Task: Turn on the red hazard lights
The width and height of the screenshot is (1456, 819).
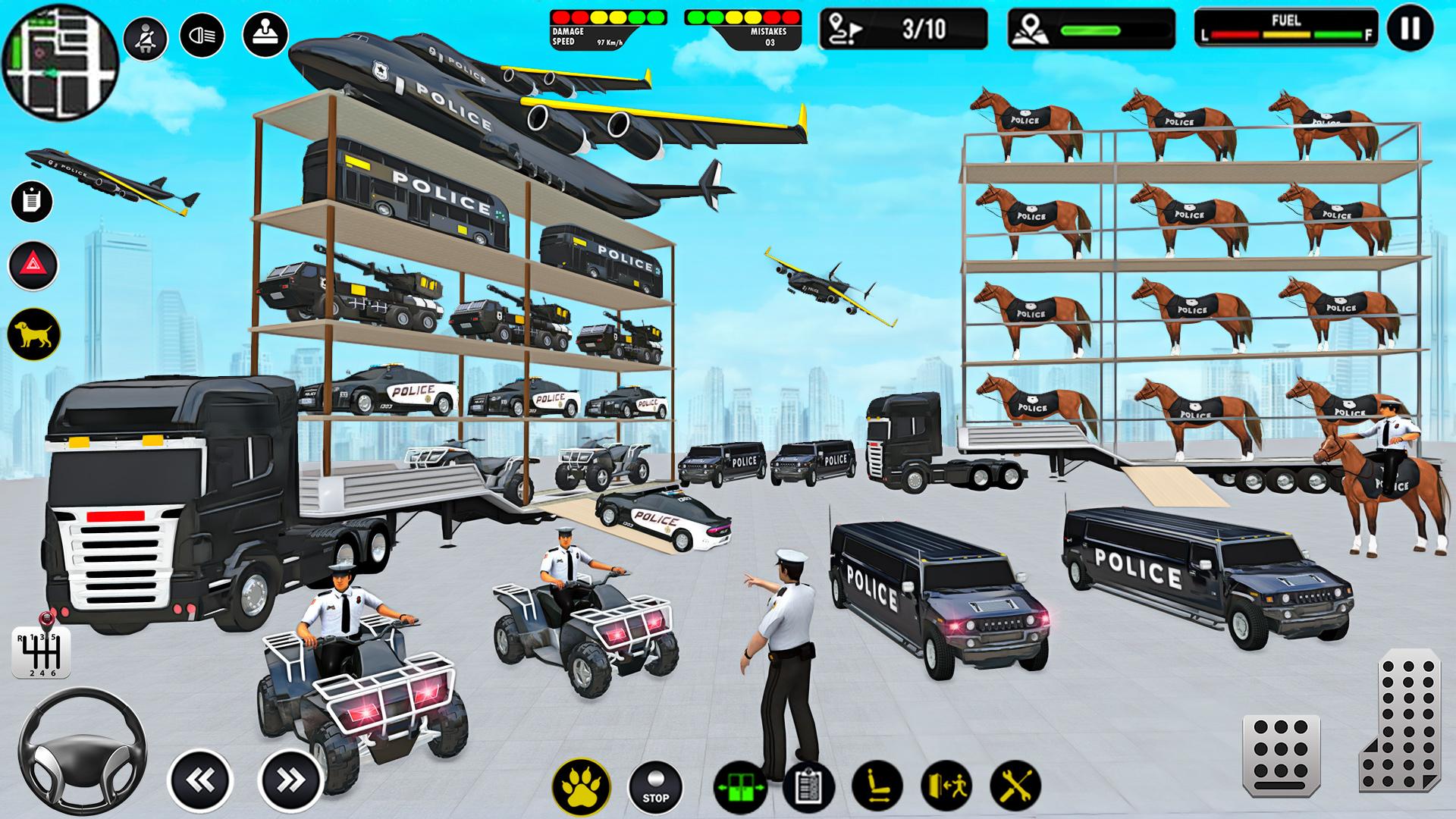Action: click(x=33, y=265)
